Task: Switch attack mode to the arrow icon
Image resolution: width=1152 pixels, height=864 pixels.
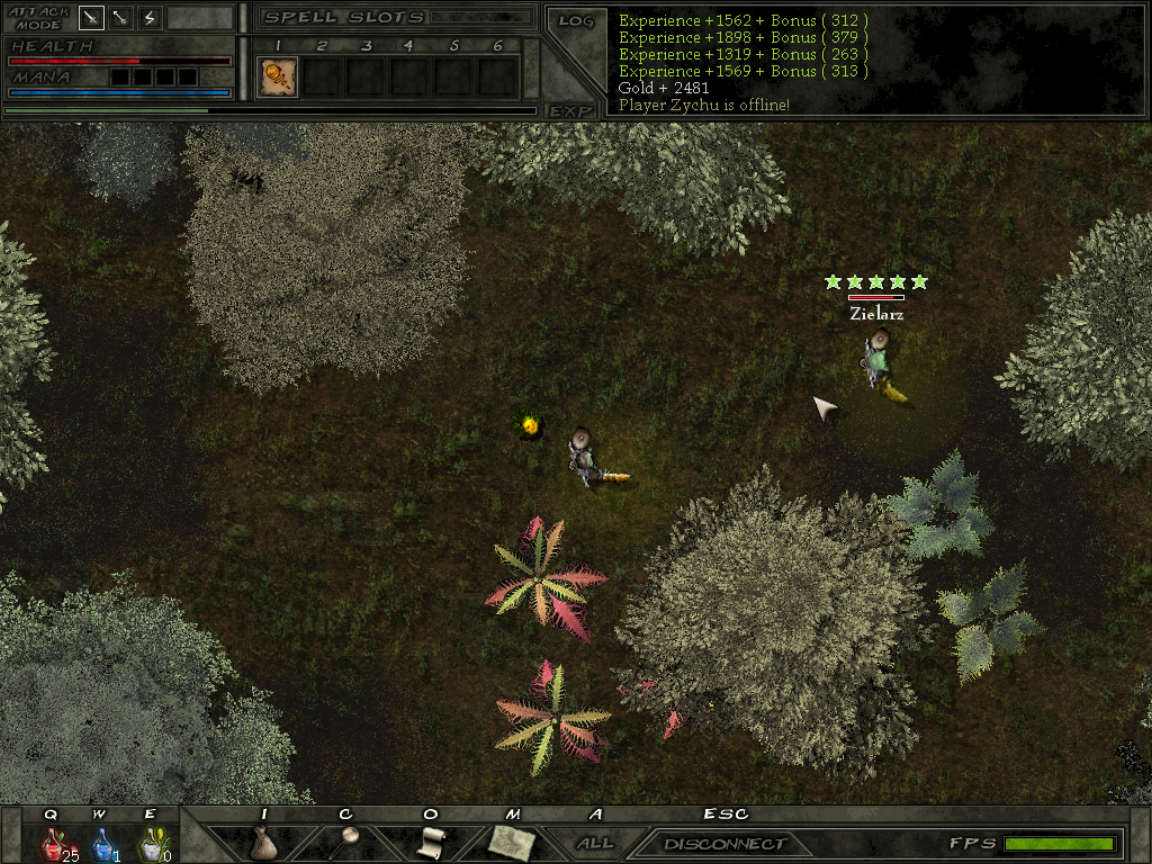Action: point(121,18)
